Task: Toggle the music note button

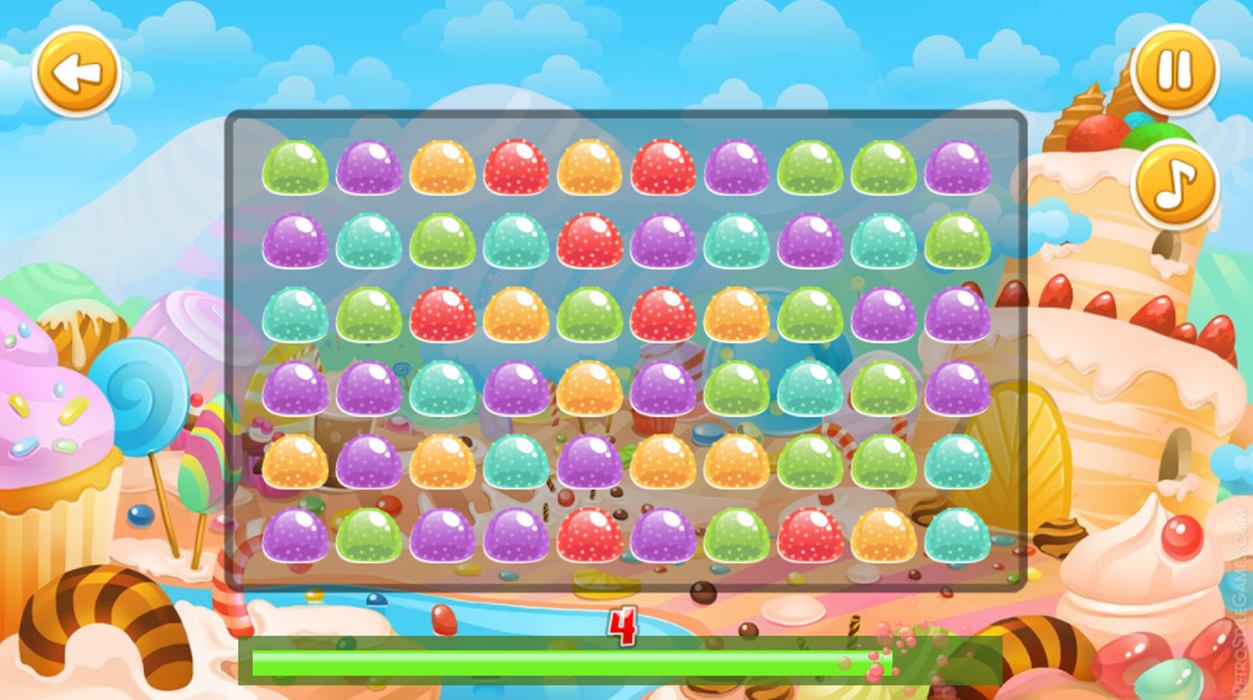Action: click(1174, 185)
